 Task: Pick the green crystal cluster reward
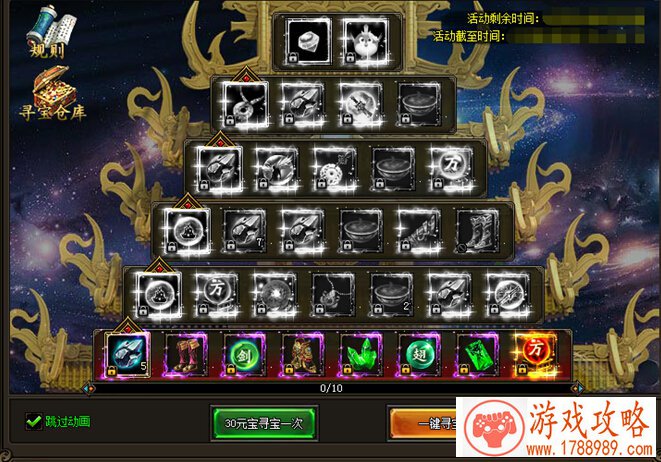click(359, 354)
